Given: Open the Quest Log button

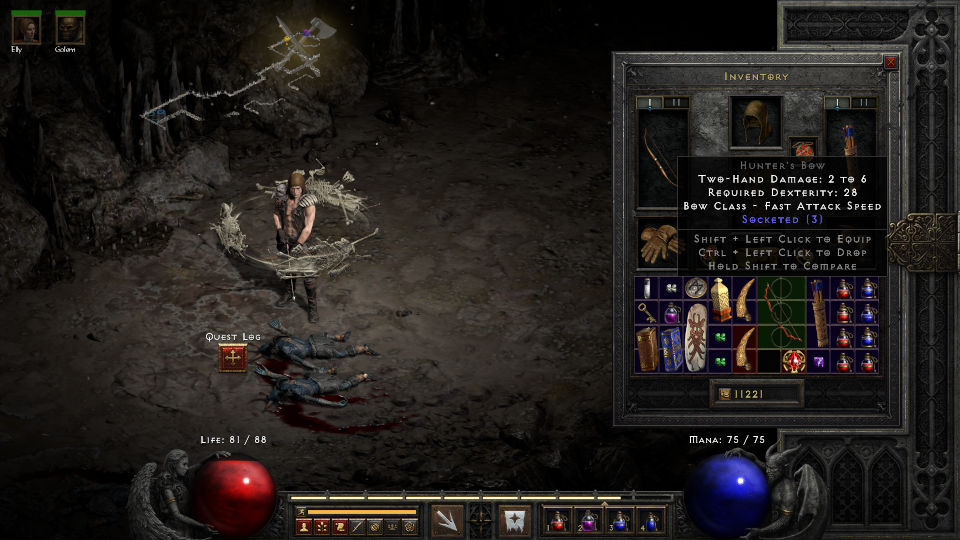Looking at the screenshot, I should point(232,358).
